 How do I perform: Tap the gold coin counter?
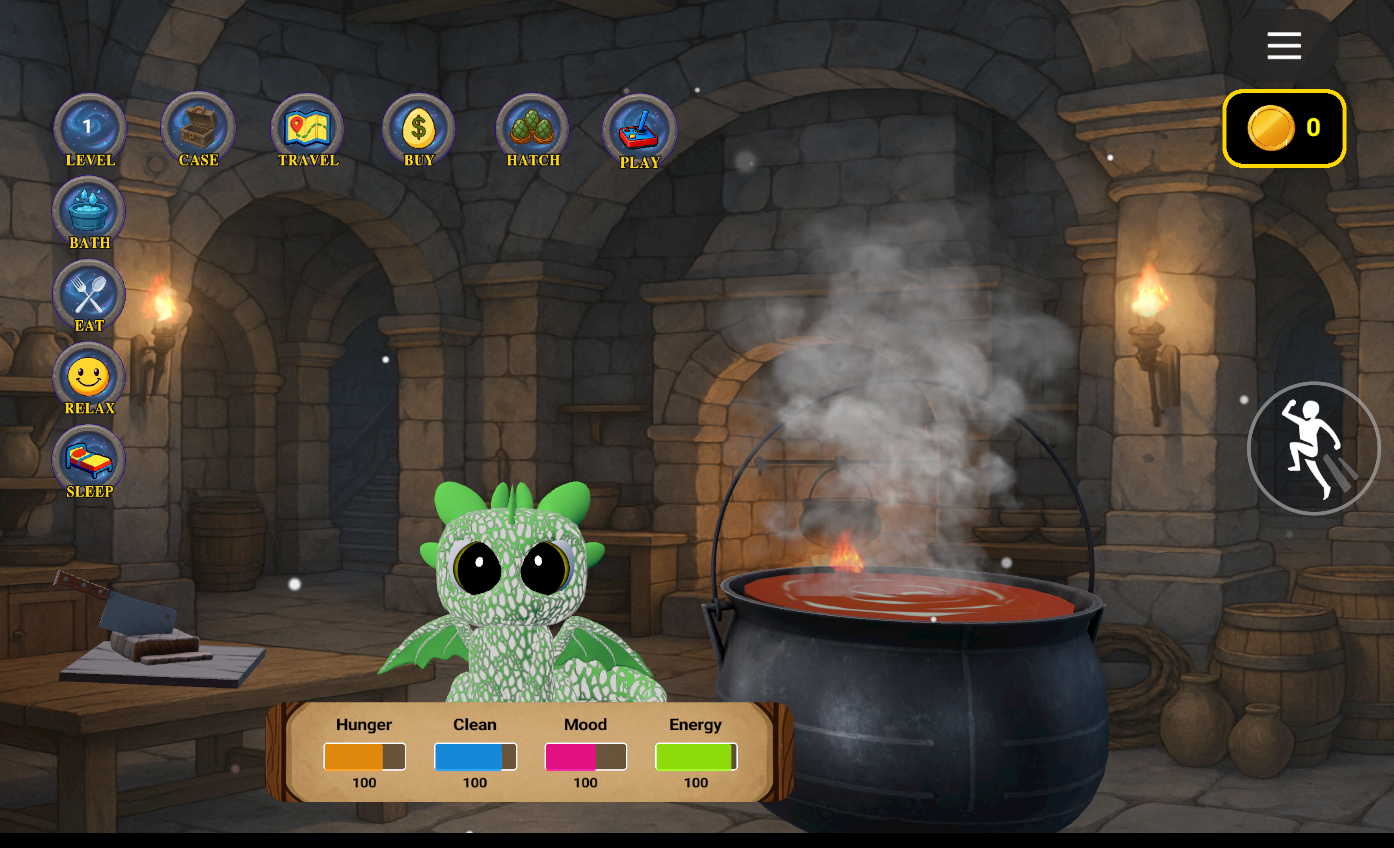(x=1284, y=128)
